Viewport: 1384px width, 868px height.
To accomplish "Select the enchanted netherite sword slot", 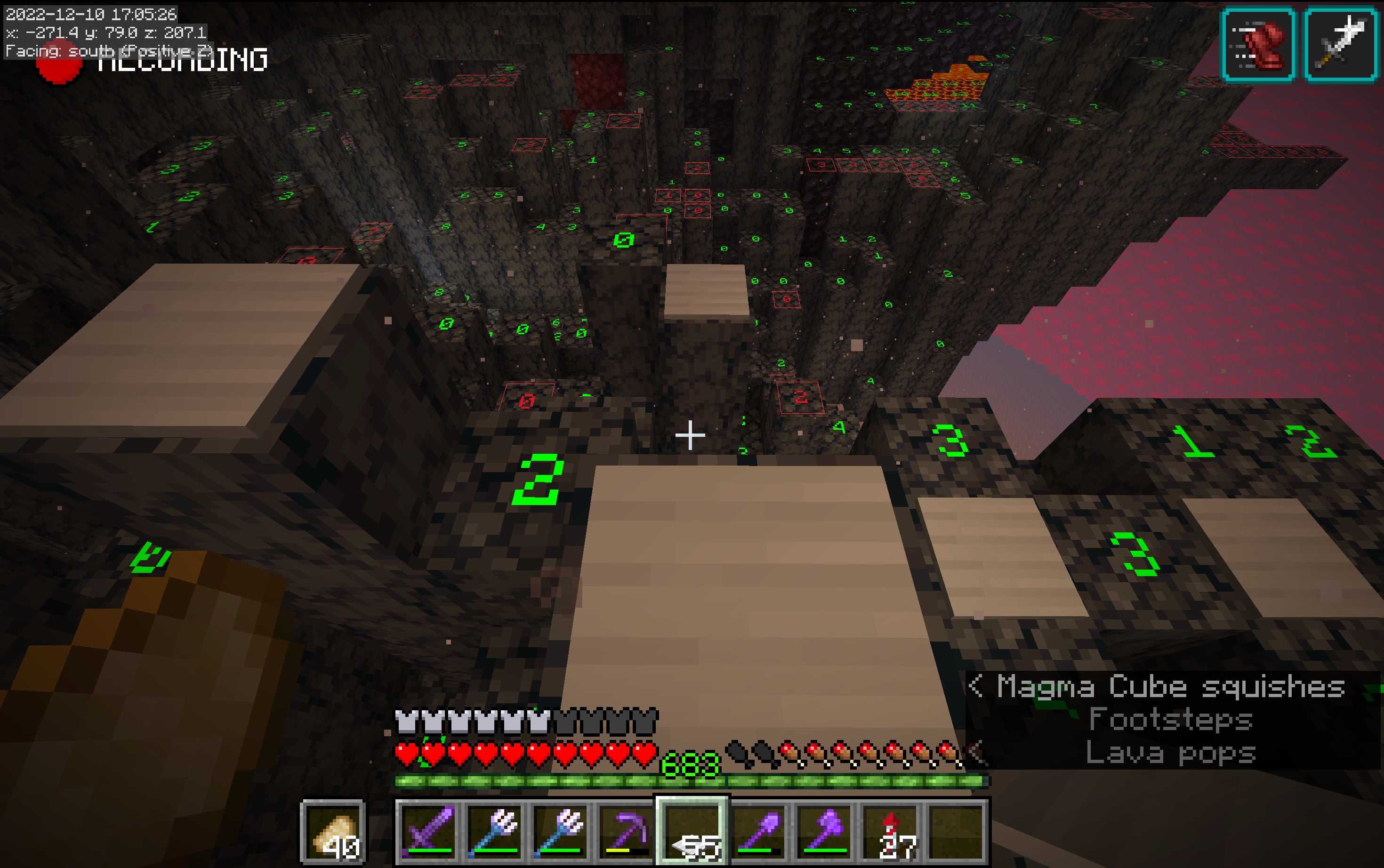I will (x=427, y=831).
